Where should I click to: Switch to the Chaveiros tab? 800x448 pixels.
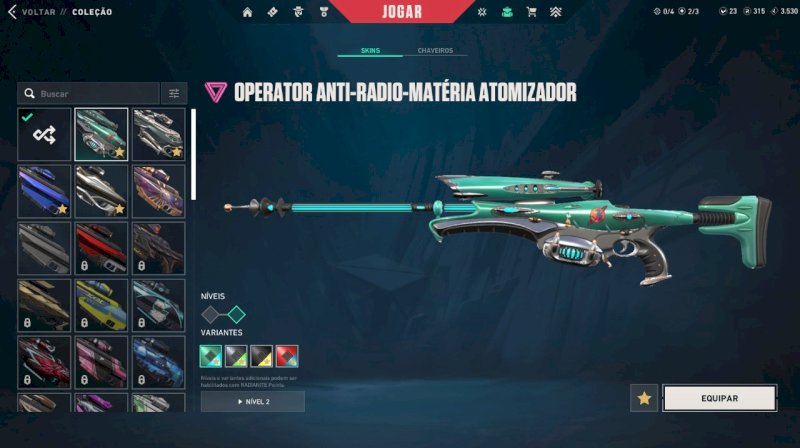(435, 50)
